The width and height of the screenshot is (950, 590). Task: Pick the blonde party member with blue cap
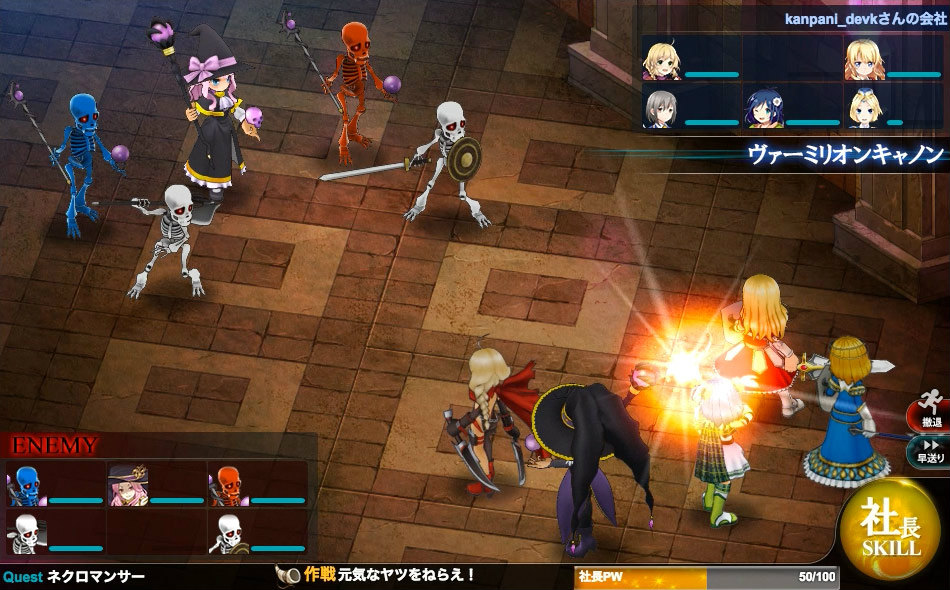click(x=863, y=108)
